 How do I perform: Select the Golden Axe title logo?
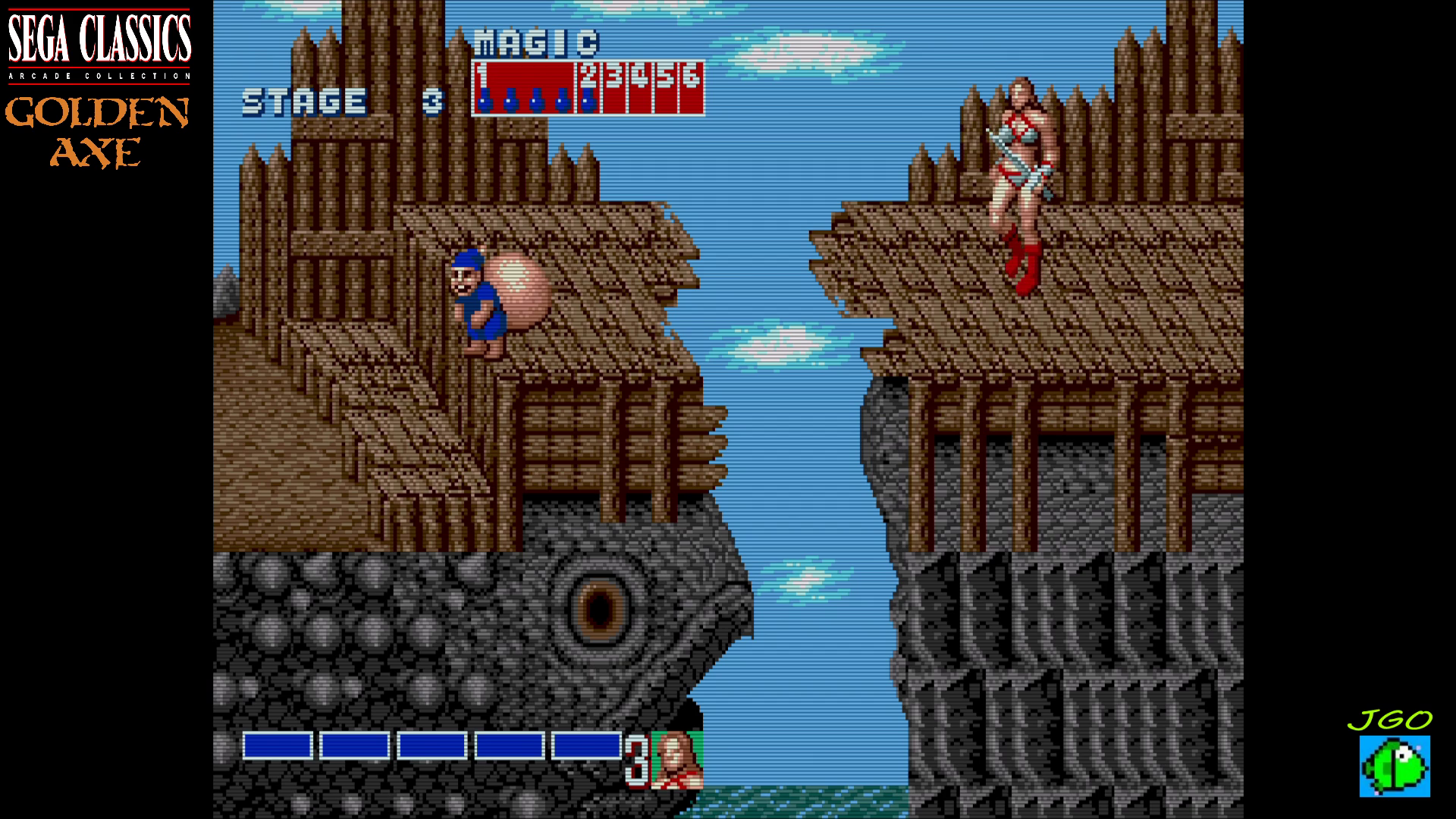coord(97,132)
